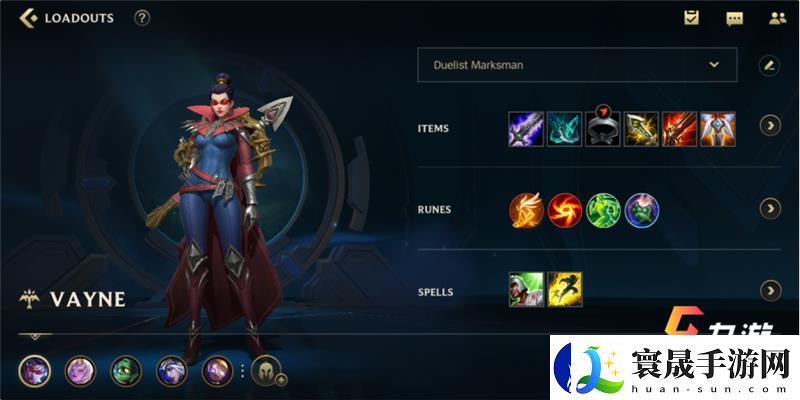Select the red swirl rune icon
This screenshot has height=400, width=800.
(565, 209)
